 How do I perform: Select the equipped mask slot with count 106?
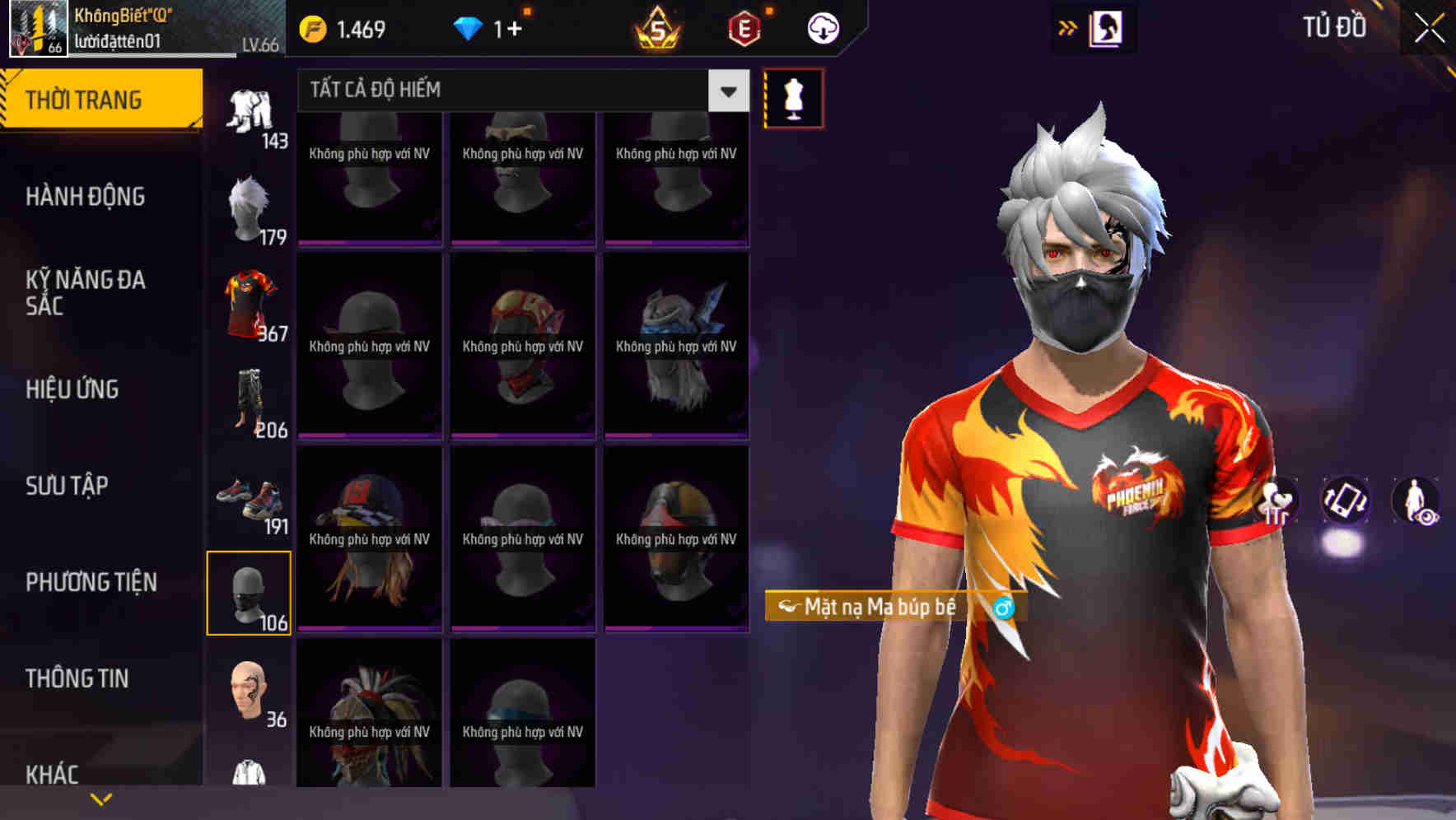pos(250,594)
